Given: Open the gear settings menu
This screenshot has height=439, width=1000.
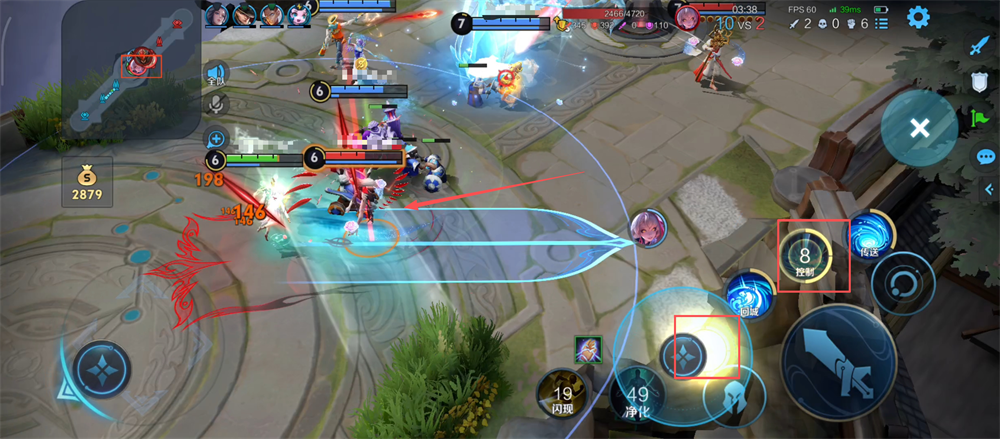Looking at the screenshot, I should click(x=918, y=17).
